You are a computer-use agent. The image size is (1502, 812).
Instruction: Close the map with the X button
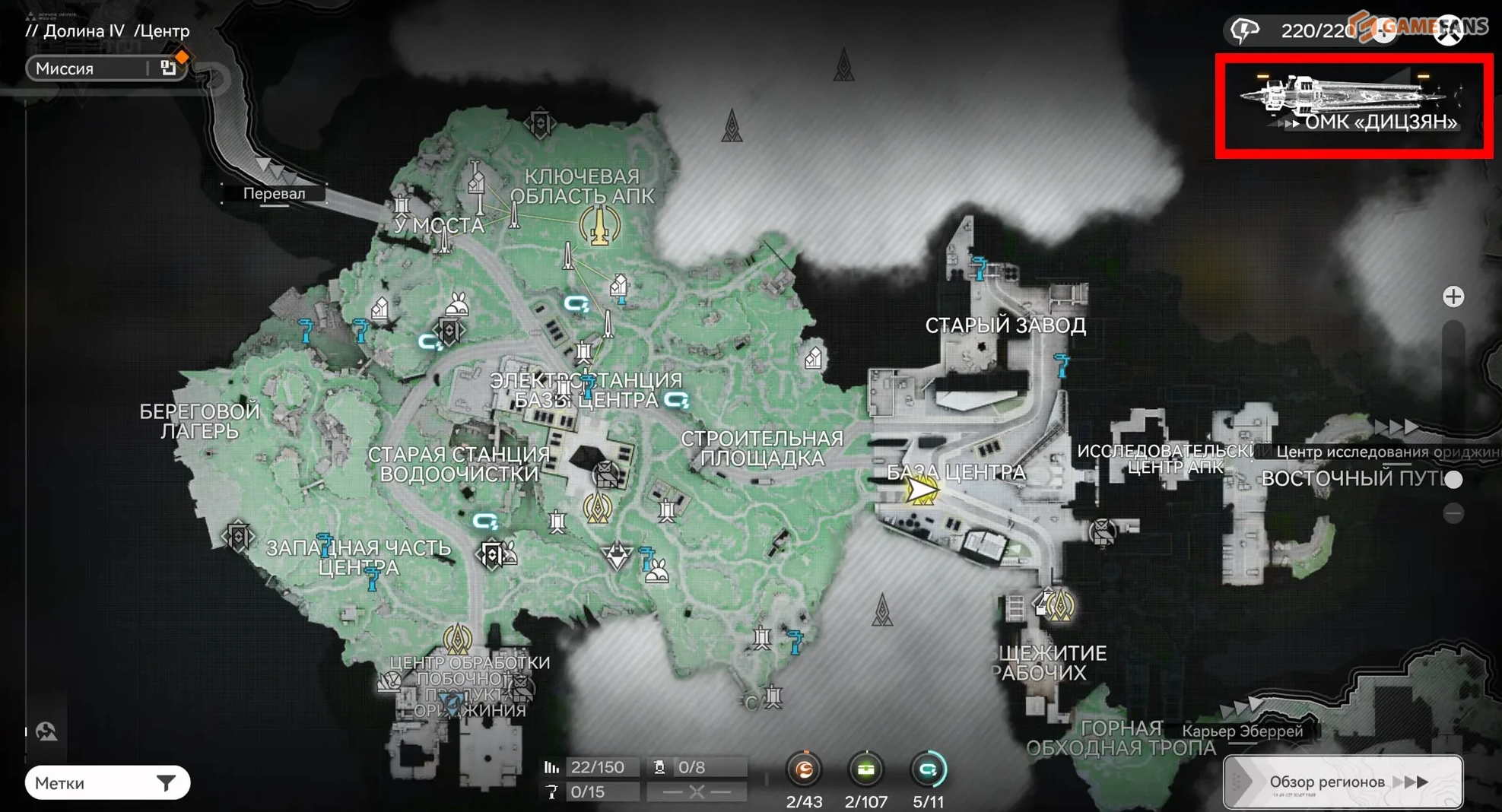pos(1448,31)
